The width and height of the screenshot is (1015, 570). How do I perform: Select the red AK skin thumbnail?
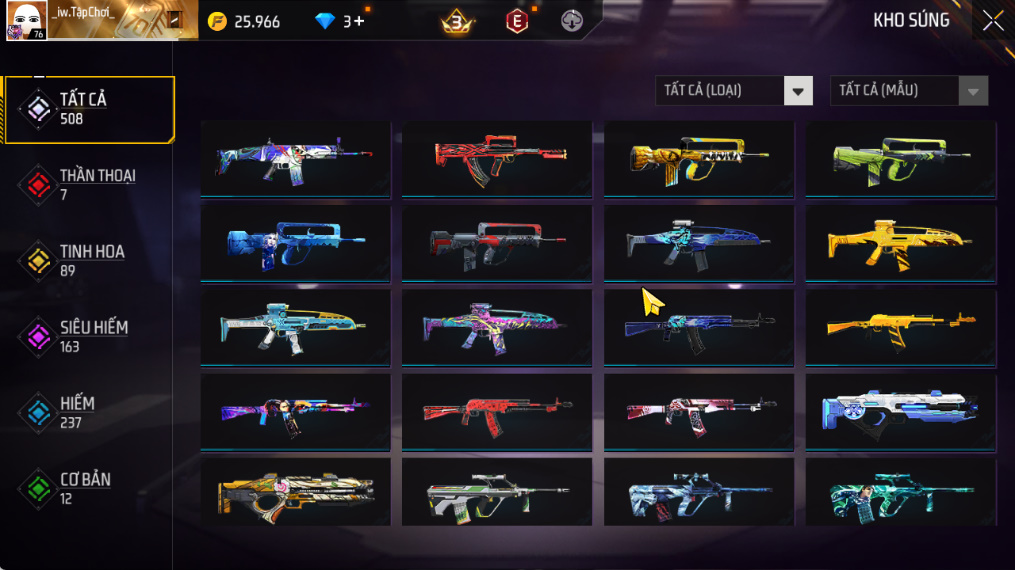point(496,411)
